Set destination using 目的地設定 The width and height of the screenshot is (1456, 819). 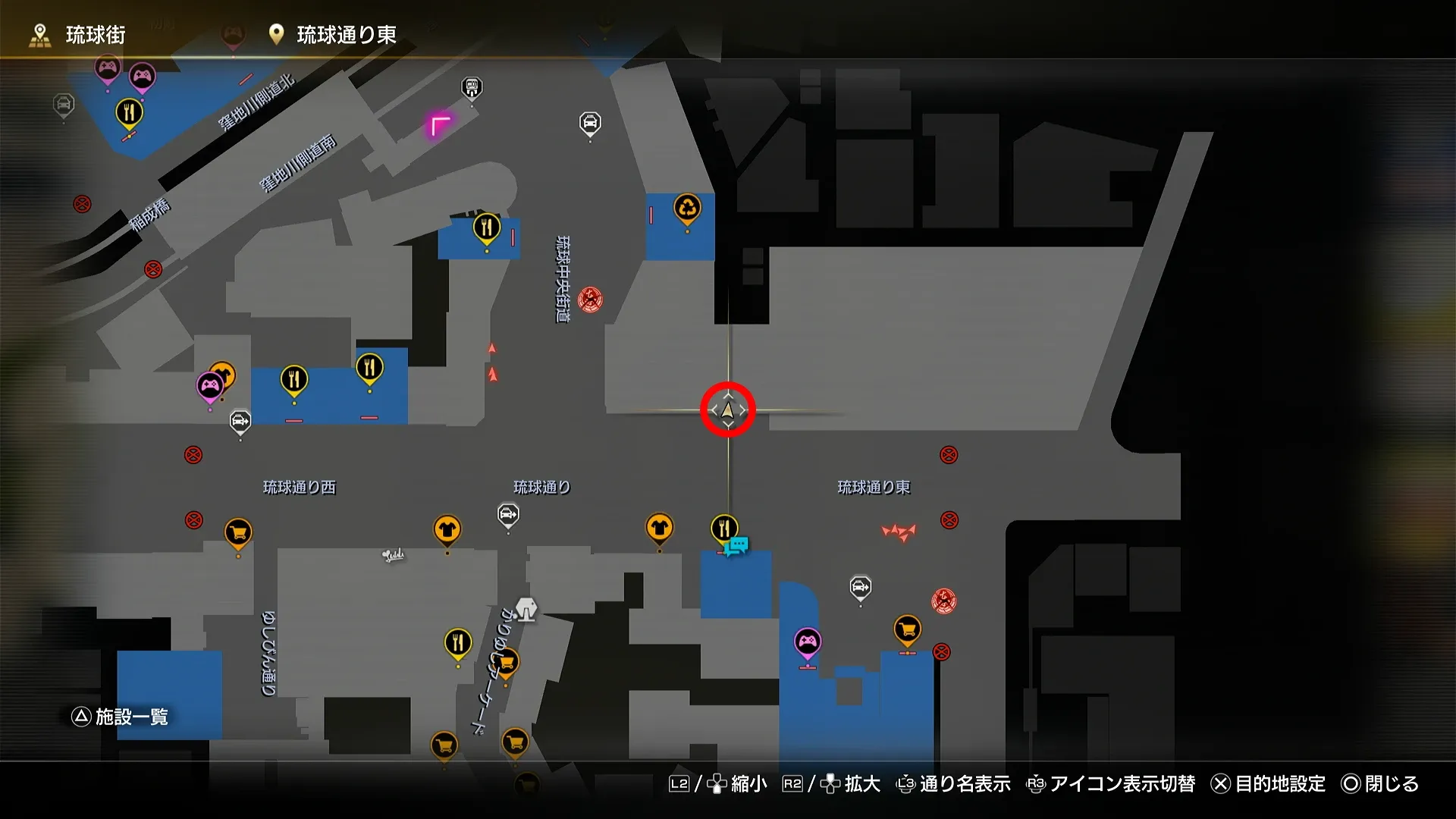coord(1280,785)
